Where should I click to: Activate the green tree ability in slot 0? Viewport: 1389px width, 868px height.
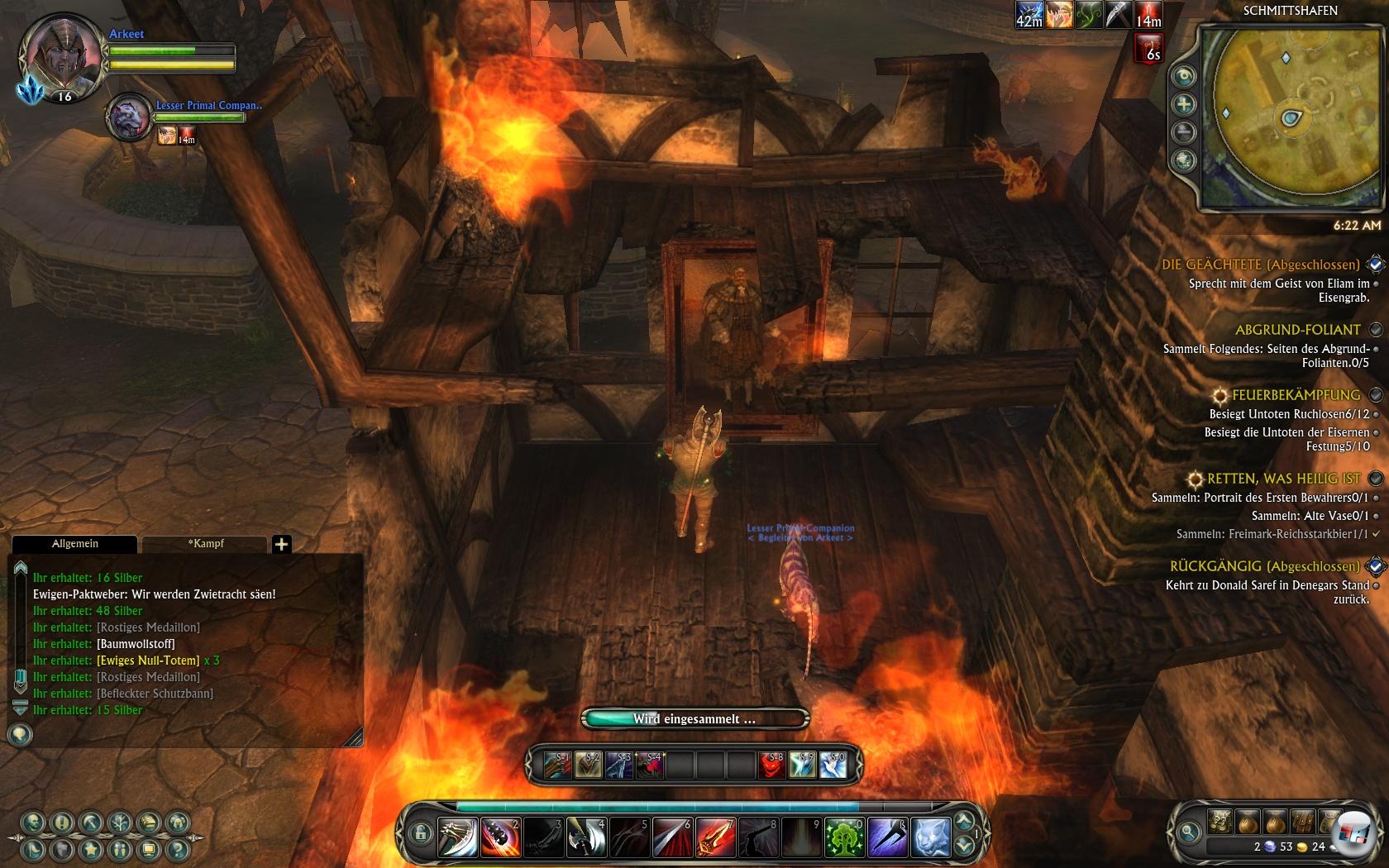click(x=843, y=837)
